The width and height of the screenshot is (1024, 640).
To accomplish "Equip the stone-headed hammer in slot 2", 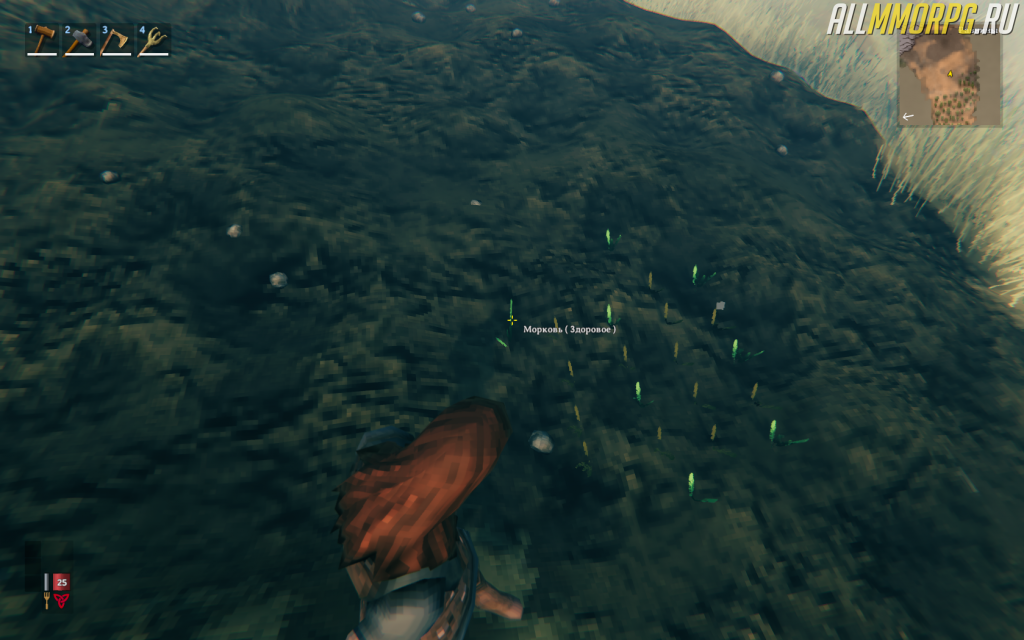I will pyautogui.click(x=79, y=40).
